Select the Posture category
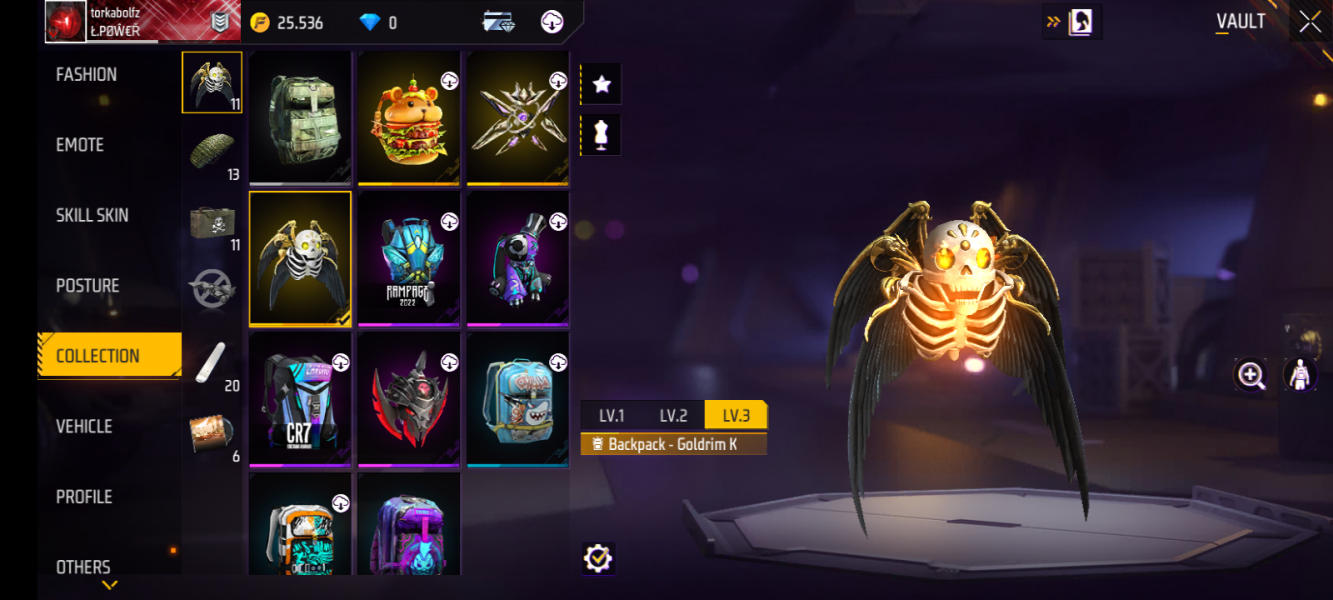 tap(88, 286)
